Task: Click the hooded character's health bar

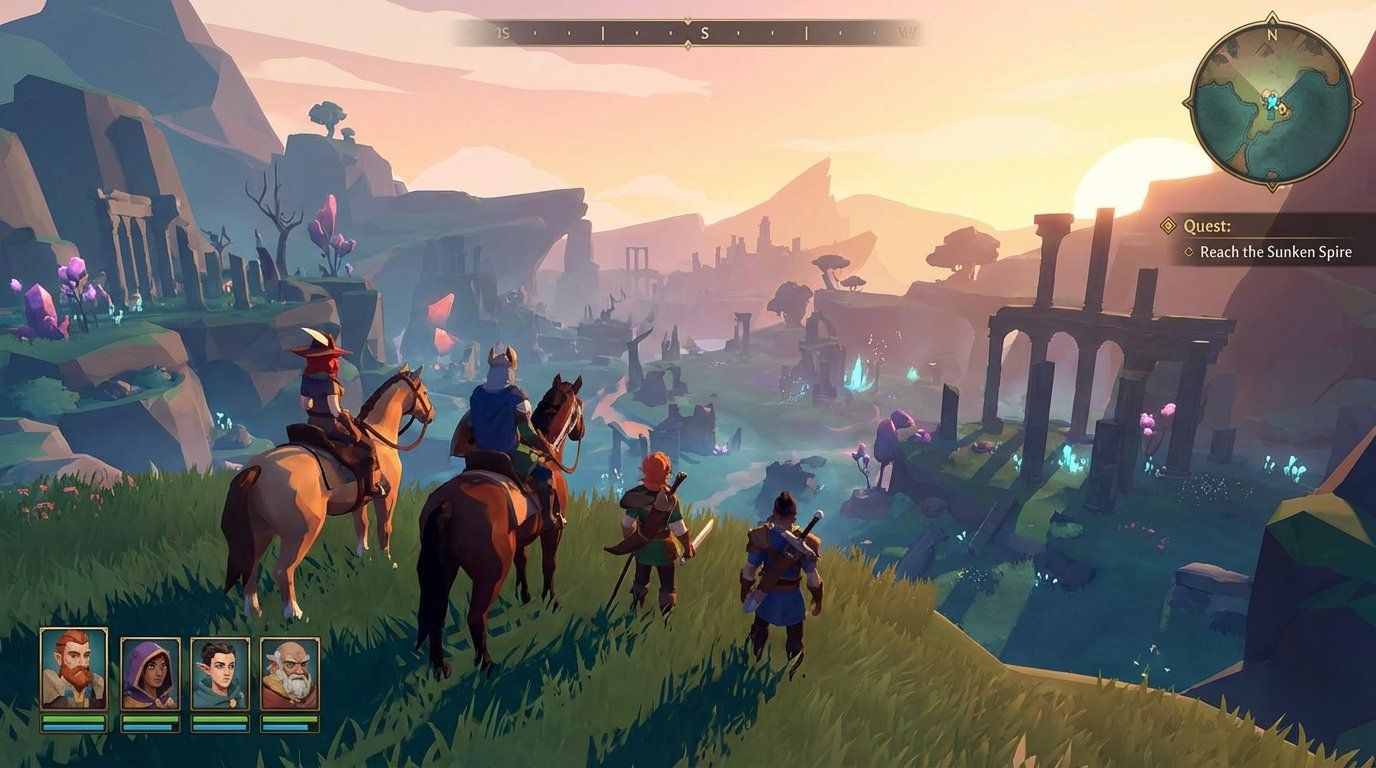Action: coord(148,719)
